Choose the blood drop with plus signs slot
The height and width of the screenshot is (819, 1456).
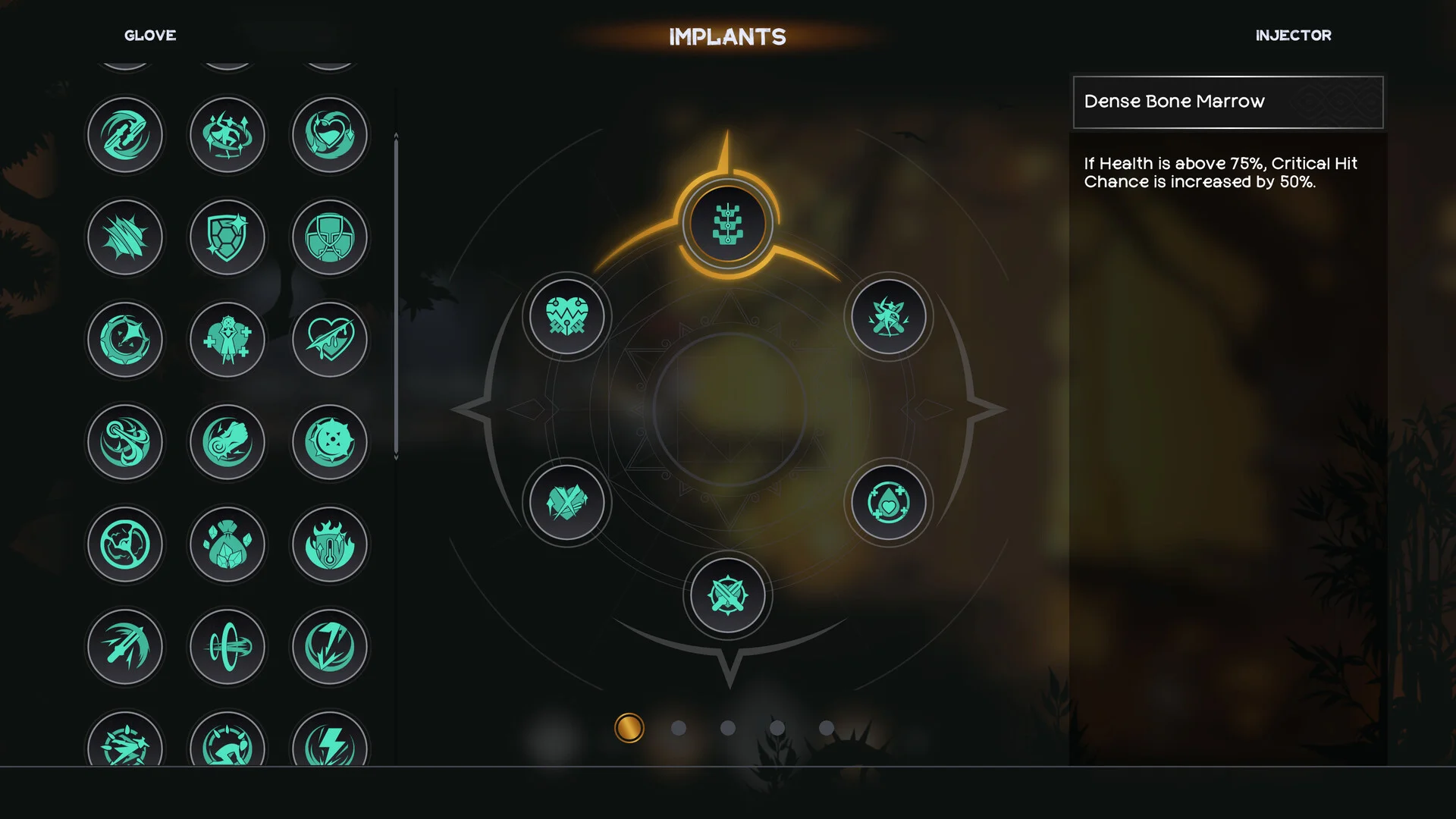coord(888,502)
